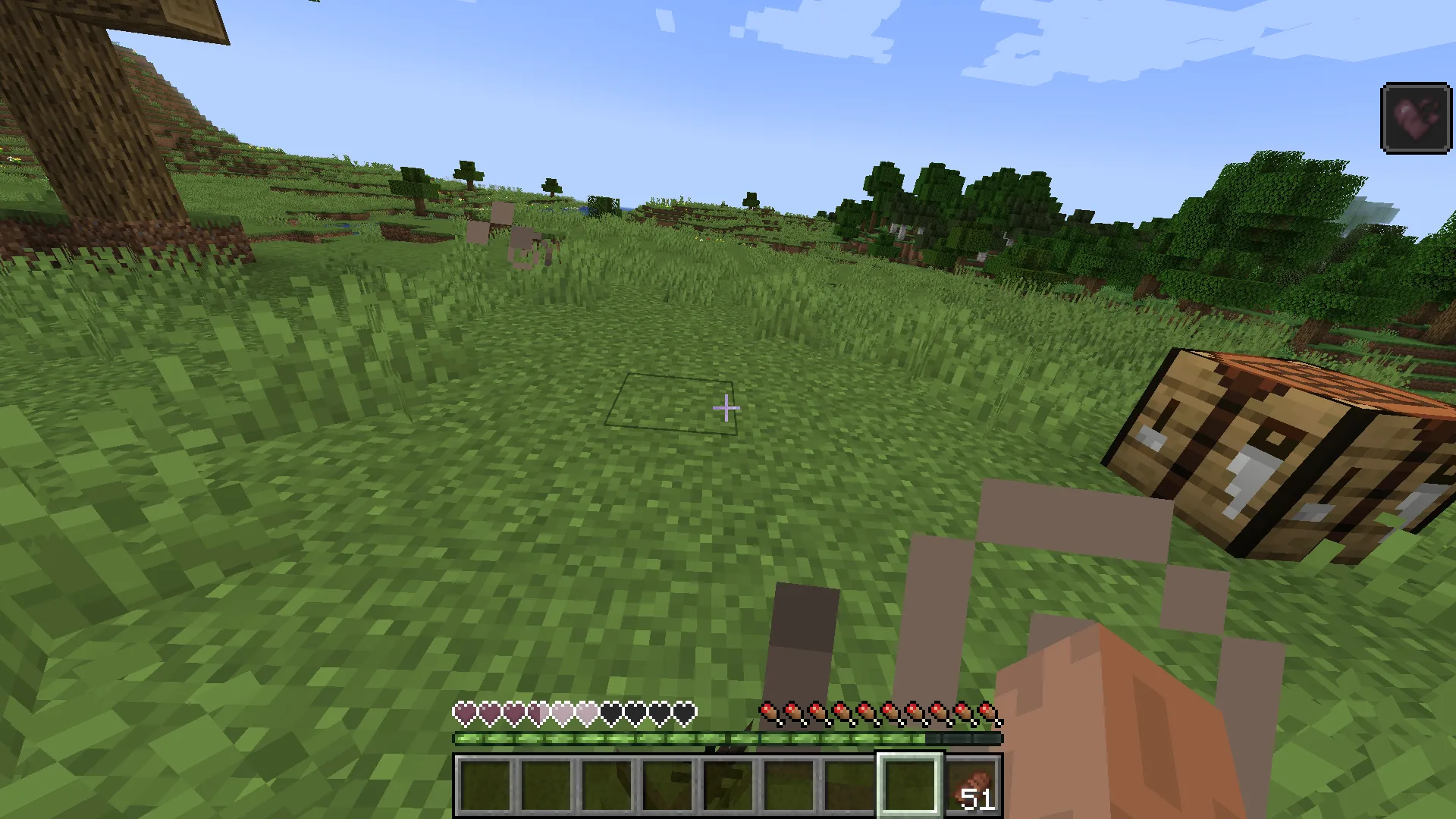Select the first hotbar slot
Screen dimensions: 1456x819
click(x=485, y=785)
